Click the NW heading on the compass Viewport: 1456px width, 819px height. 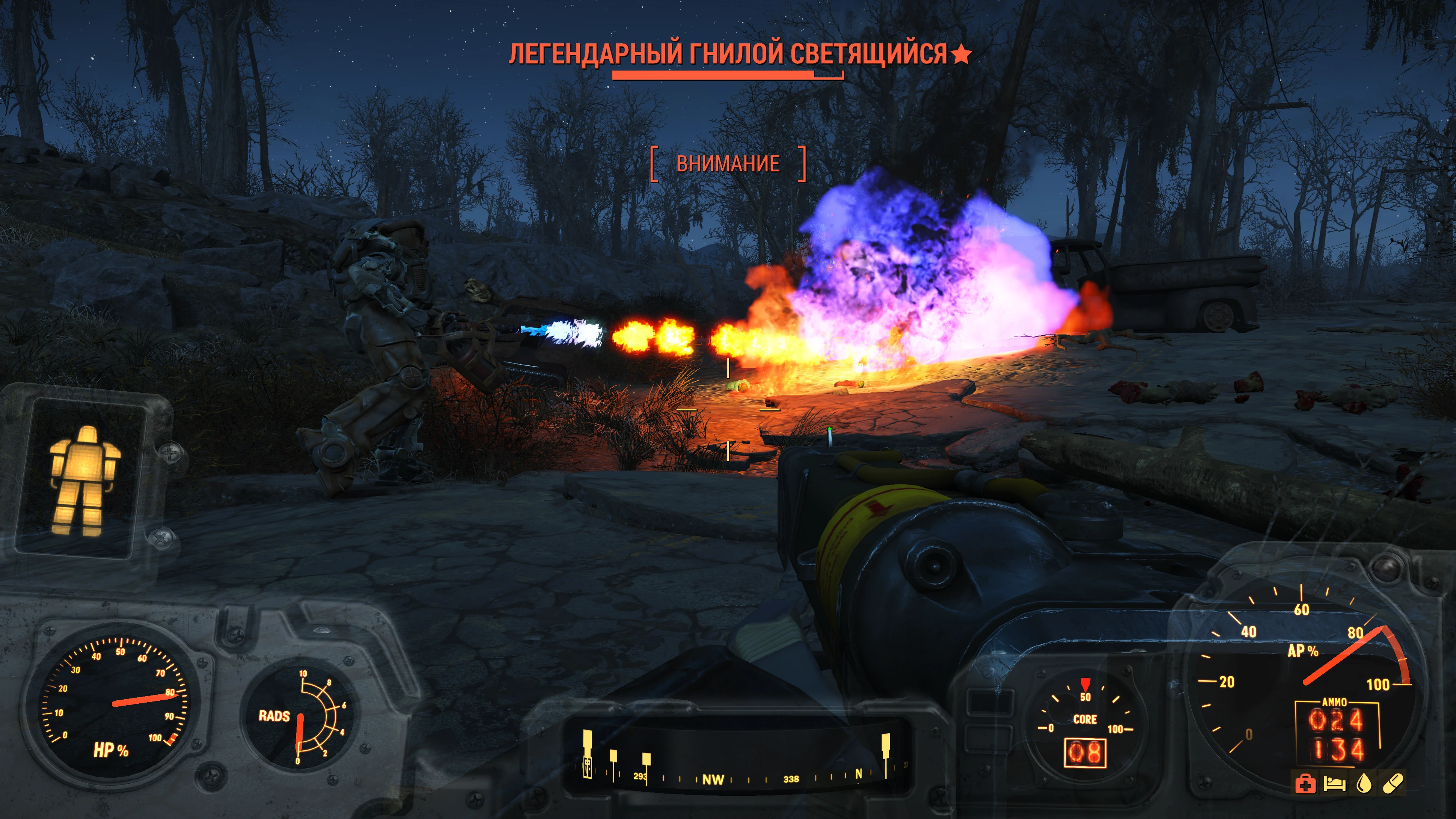[x=713, y=780]
